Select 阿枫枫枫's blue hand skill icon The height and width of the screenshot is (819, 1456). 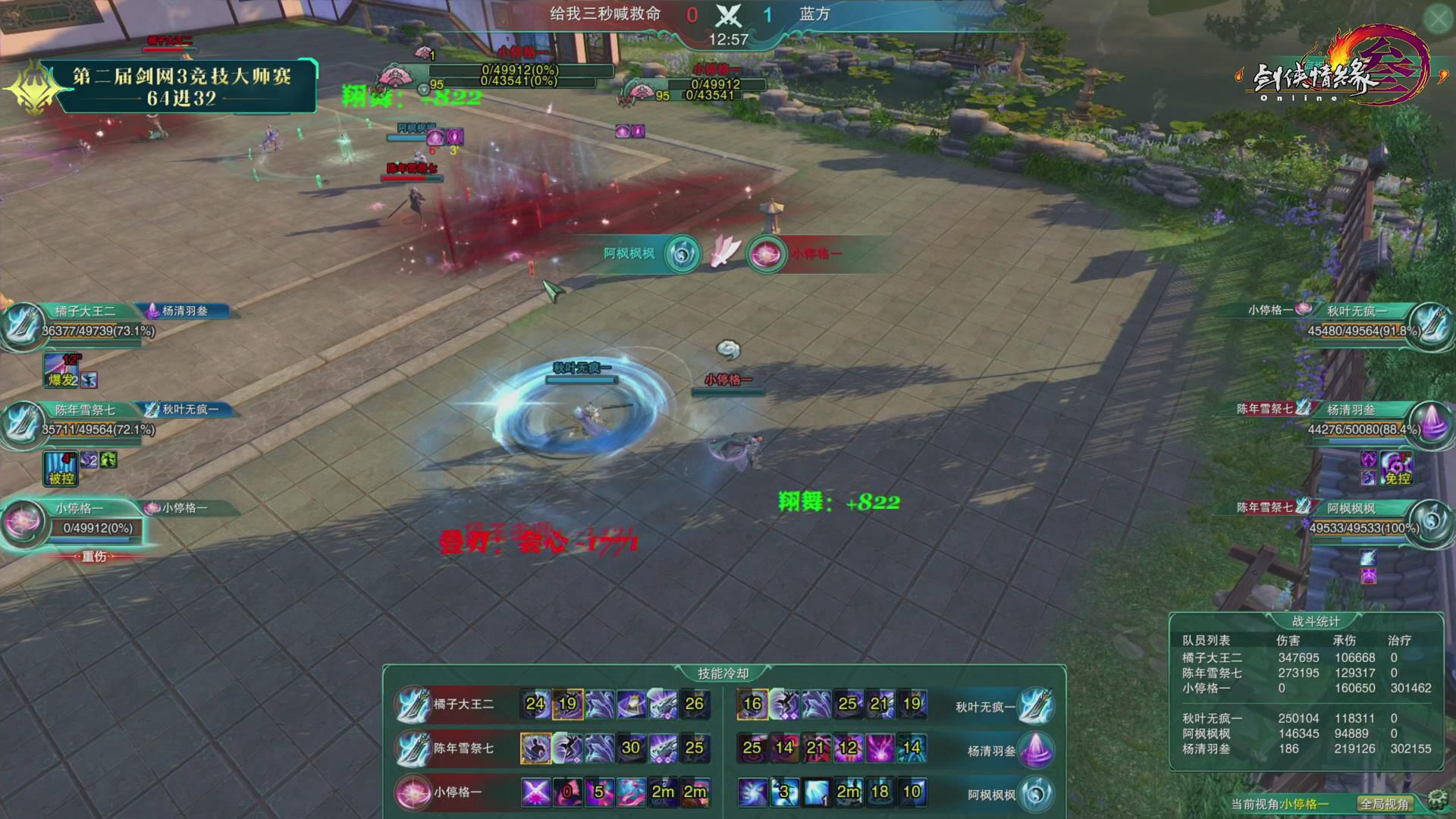pyautogui.click(x=752, y=792)
